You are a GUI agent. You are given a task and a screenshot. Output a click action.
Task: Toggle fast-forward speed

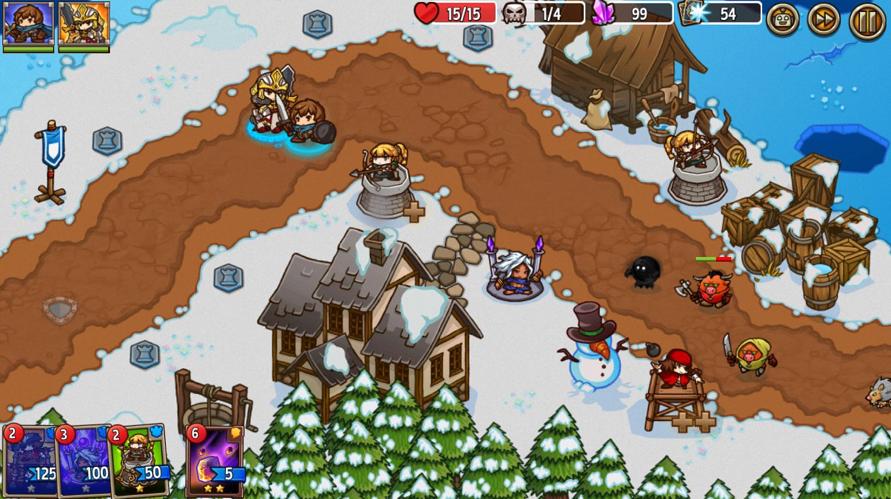click(823, 19)
